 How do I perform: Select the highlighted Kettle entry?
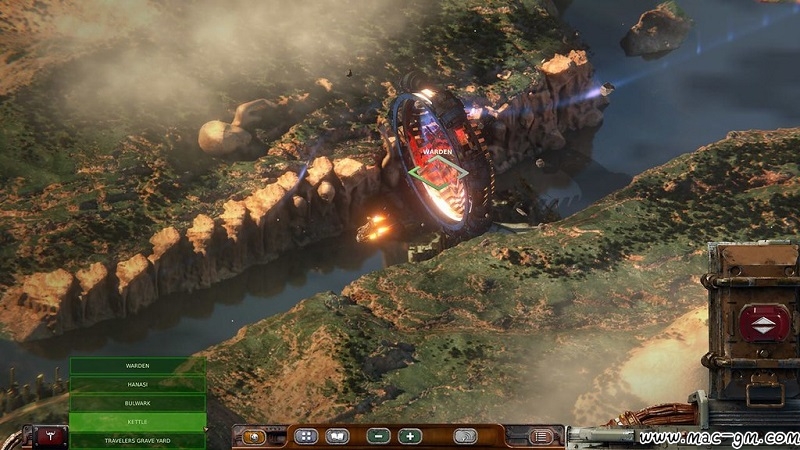[137, 422]
